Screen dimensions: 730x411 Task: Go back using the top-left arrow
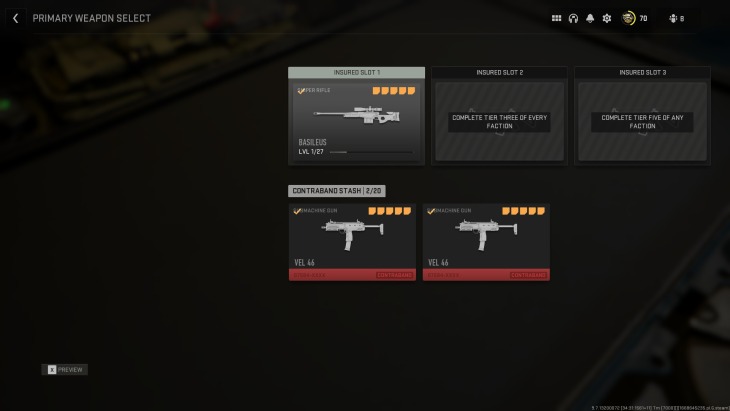point(15,18)
